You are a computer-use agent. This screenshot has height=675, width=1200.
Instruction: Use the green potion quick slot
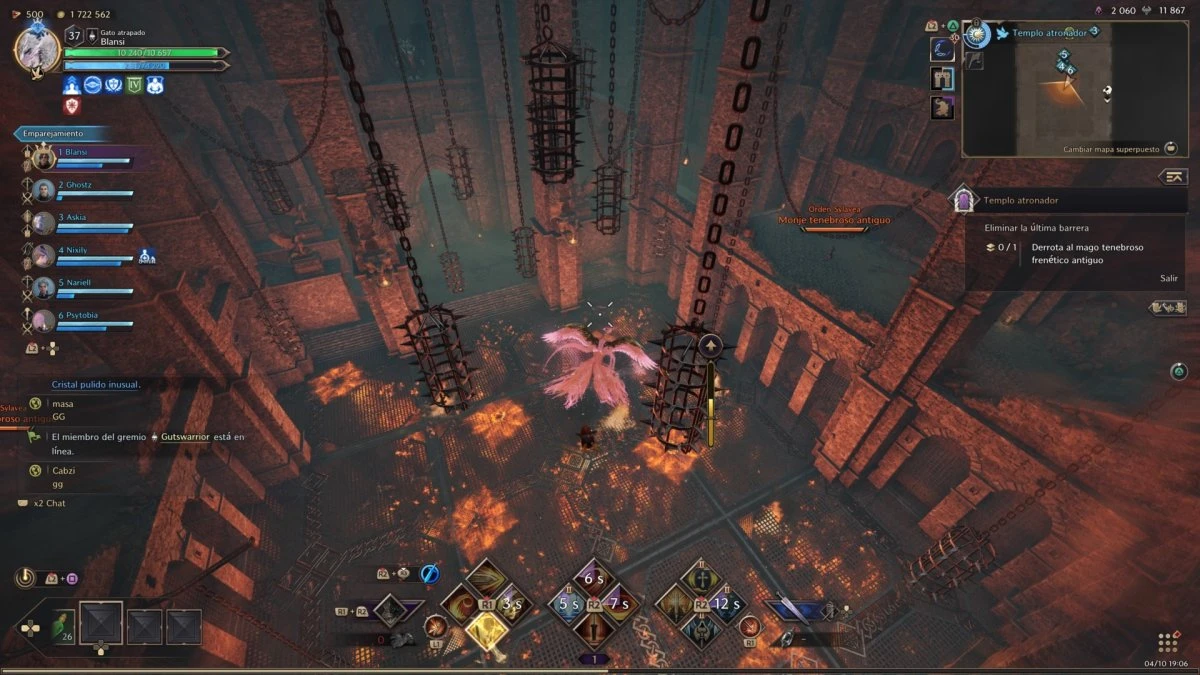coord(63,625)
